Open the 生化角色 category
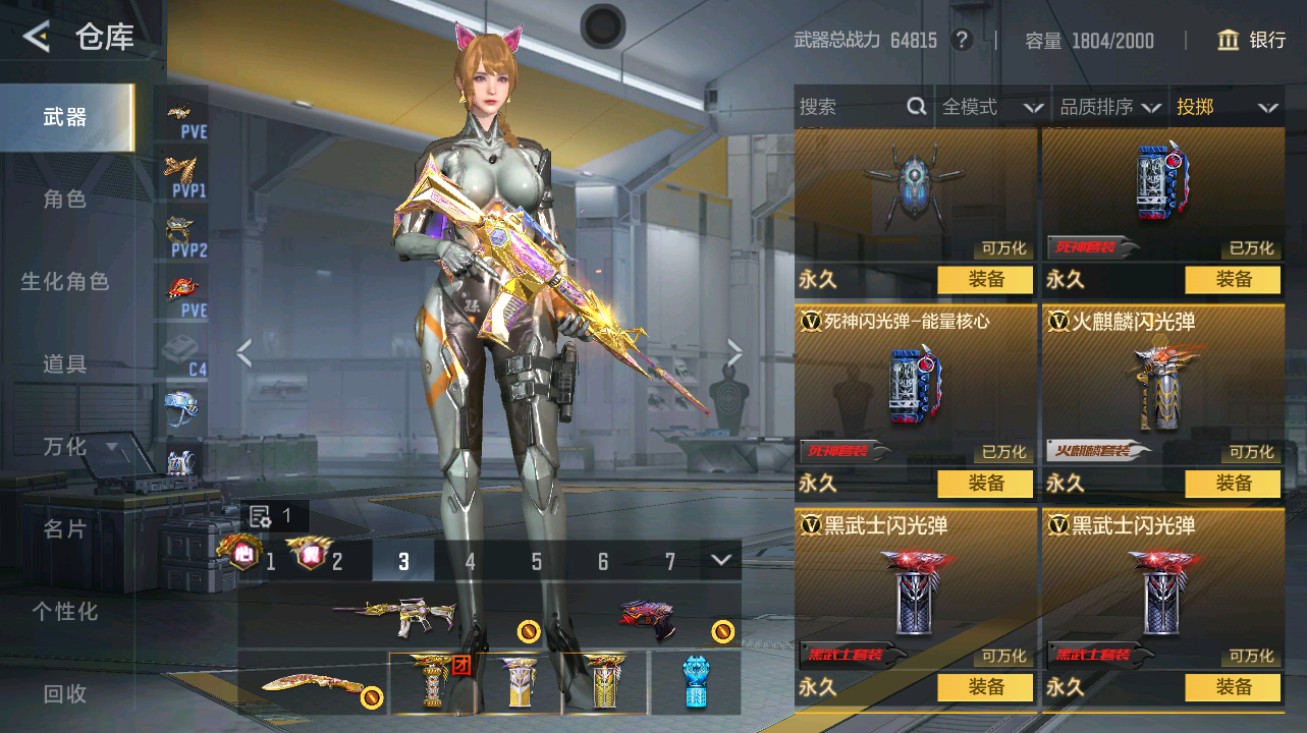 (65, 282)
